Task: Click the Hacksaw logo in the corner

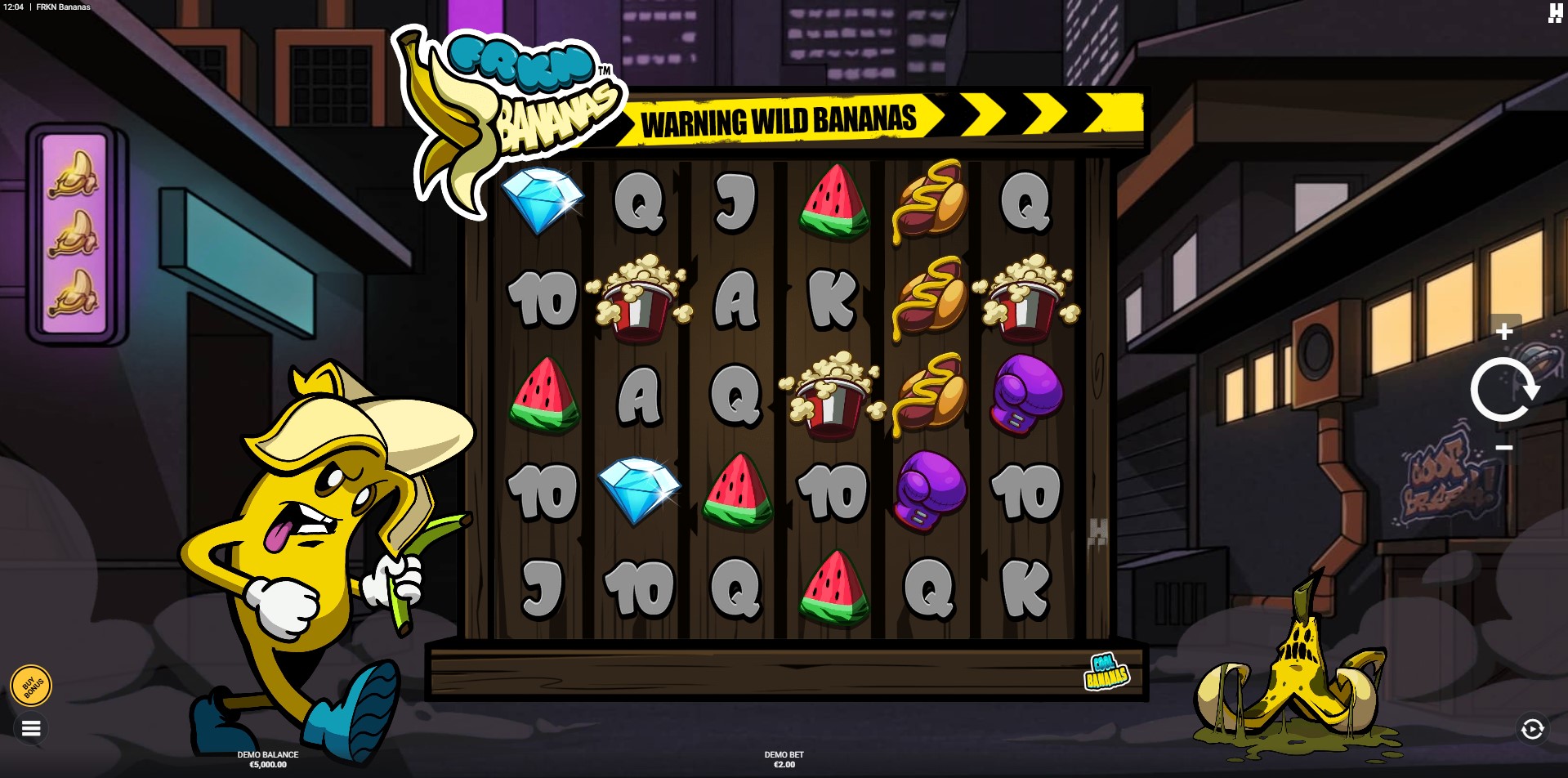Action: [x=1555, y=12]
